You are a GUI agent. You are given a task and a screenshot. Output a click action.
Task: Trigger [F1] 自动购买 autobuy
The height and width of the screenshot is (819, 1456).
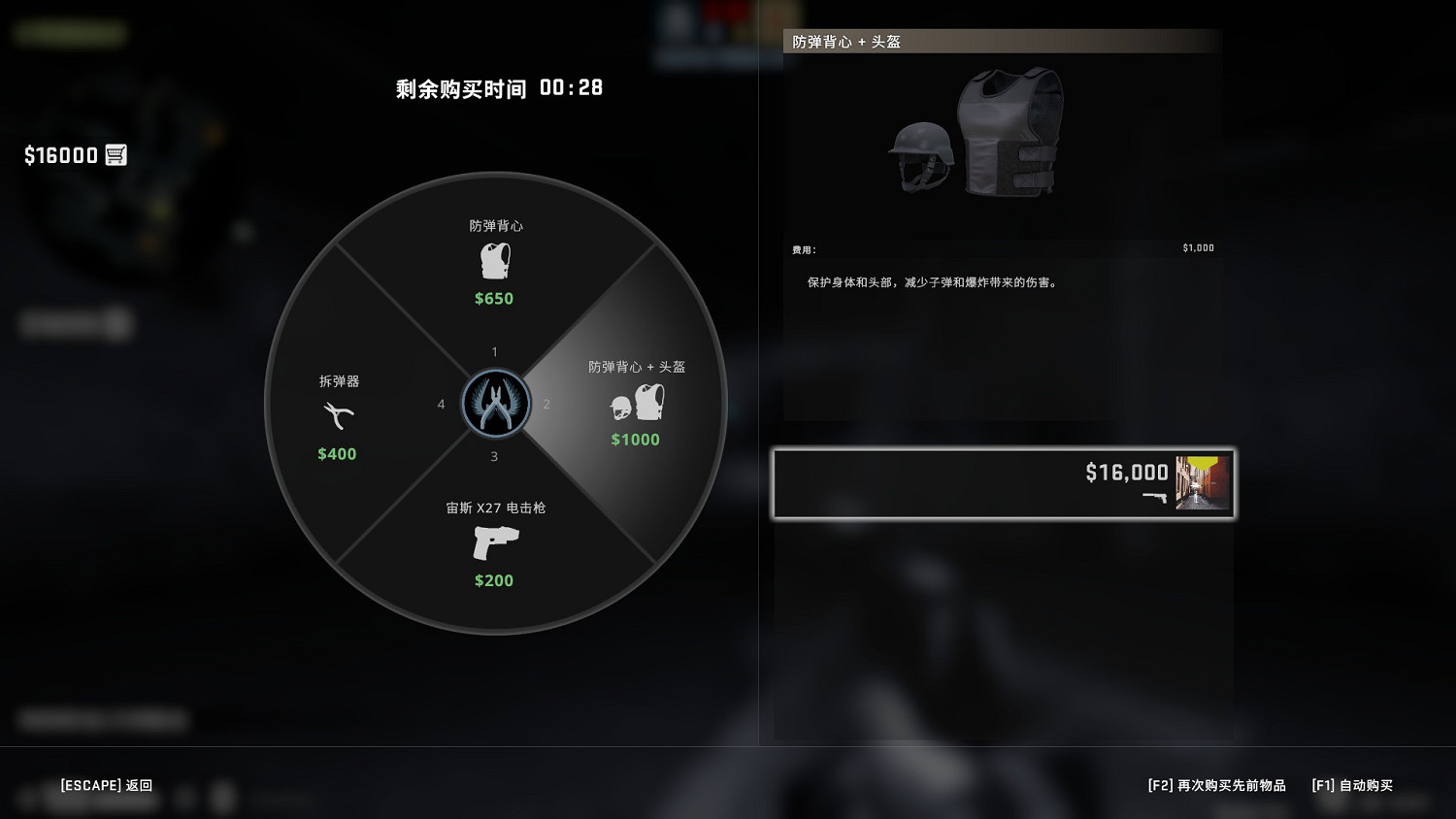coord(1352,785)
